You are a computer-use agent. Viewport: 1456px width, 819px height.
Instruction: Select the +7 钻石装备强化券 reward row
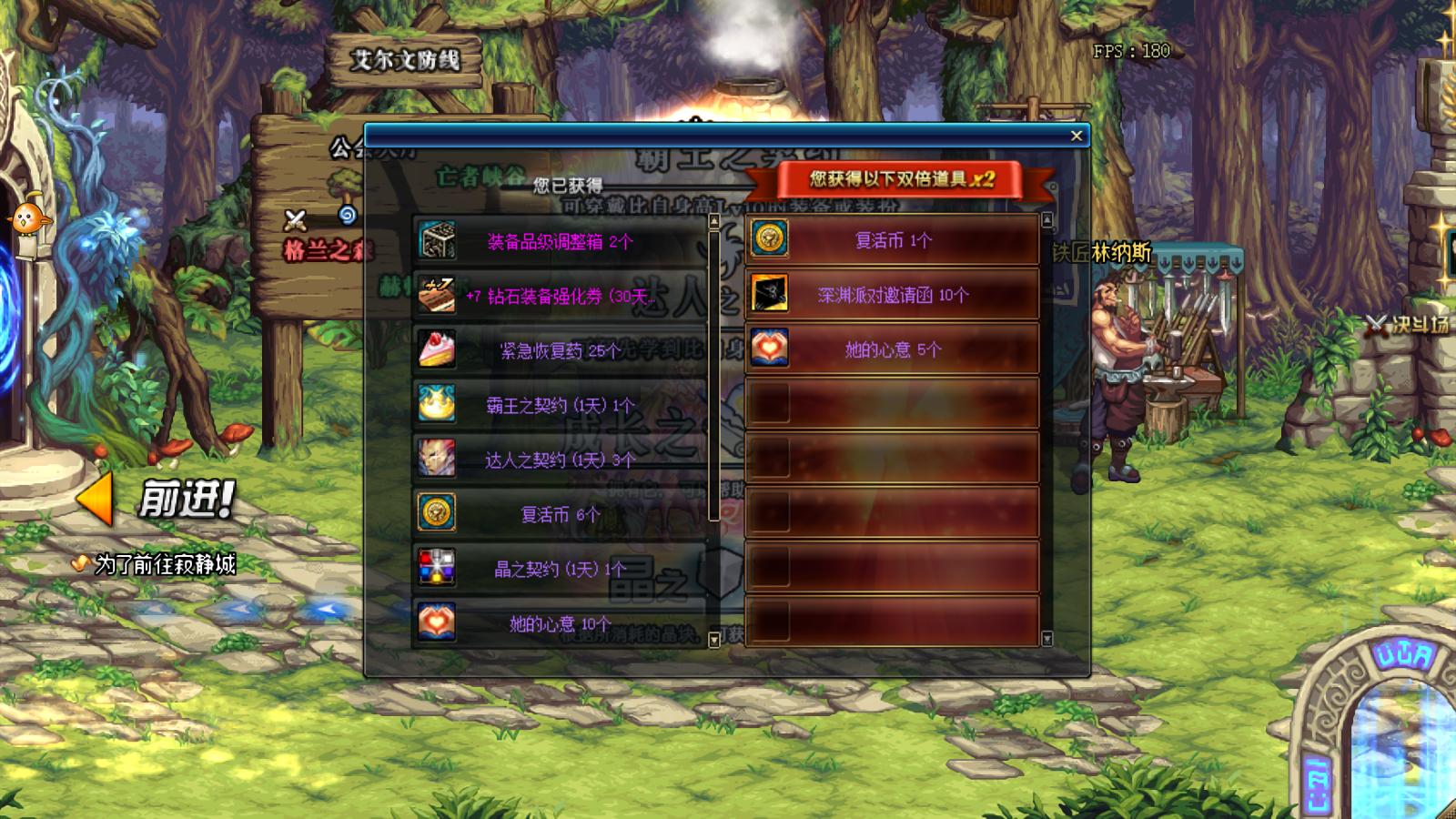point(559,296)
